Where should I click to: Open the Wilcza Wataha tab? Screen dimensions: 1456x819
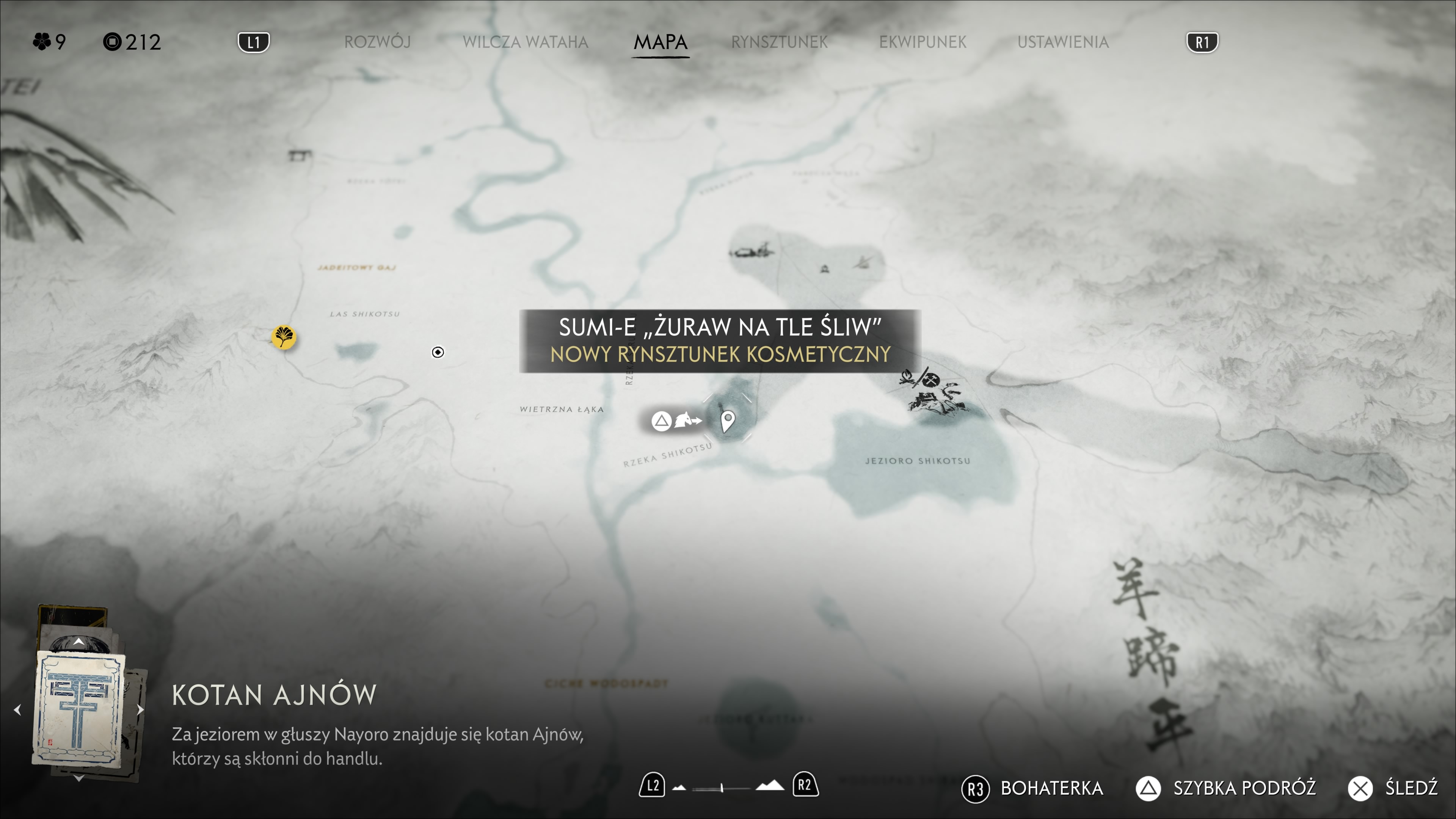[x=525, y=42]
